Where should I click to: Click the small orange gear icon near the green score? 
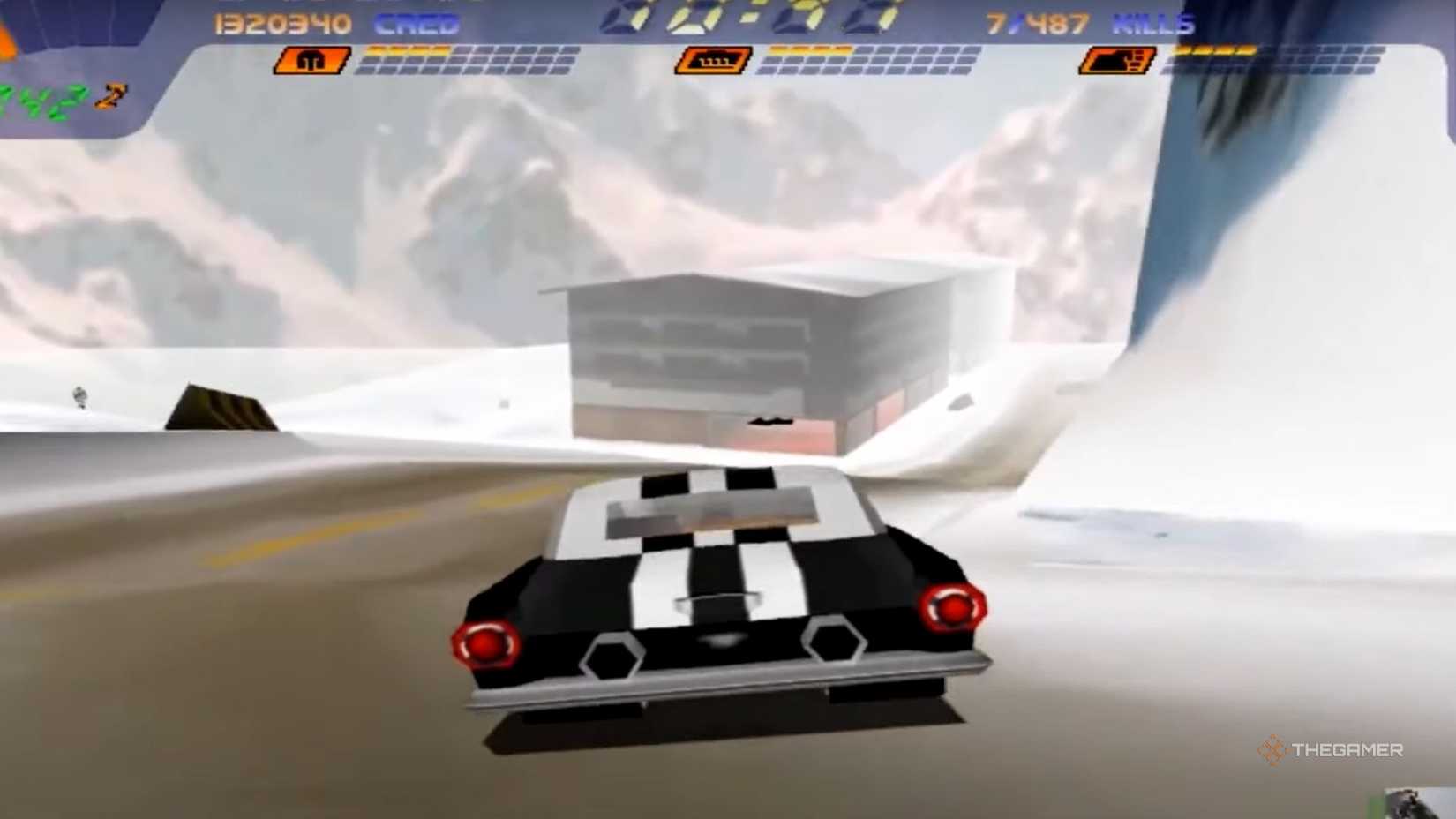[x=111, y=94]
